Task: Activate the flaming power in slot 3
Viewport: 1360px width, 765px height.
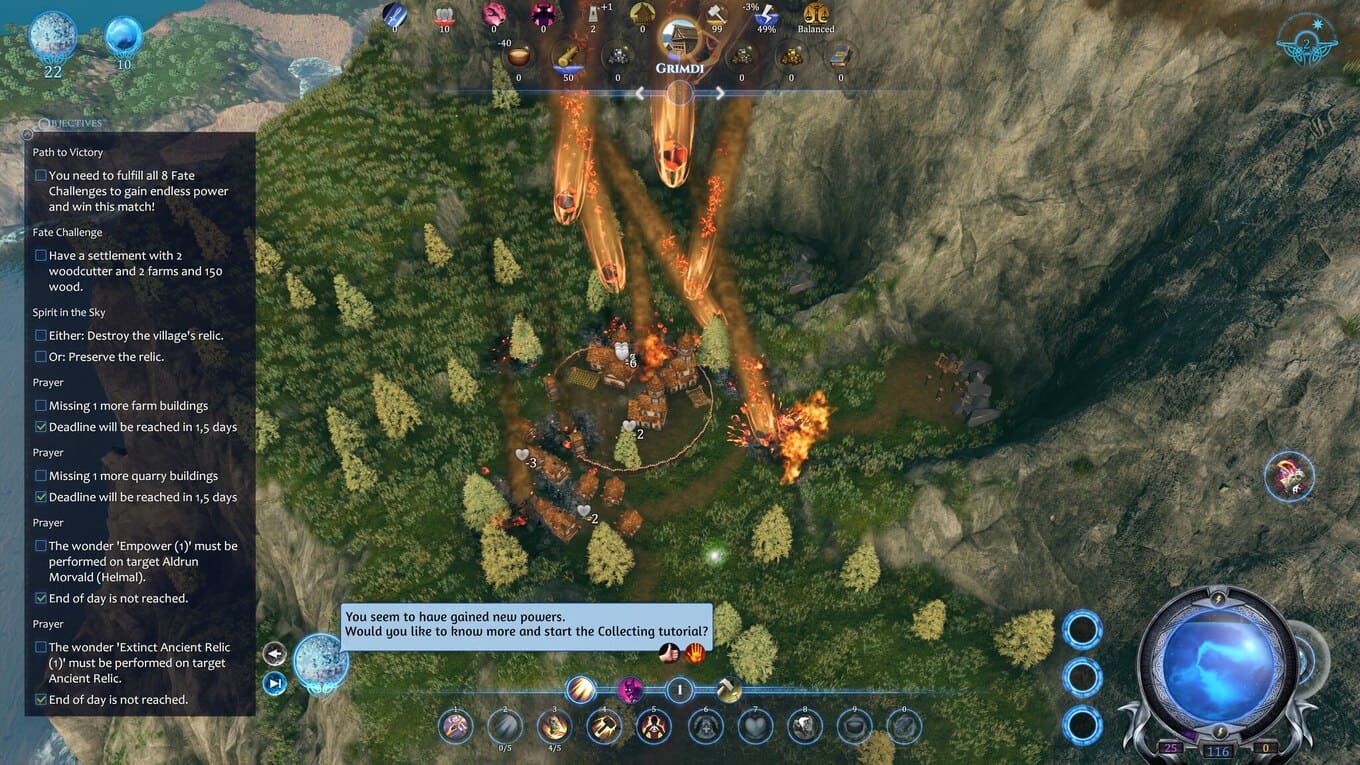Action: tap(555, 726)
